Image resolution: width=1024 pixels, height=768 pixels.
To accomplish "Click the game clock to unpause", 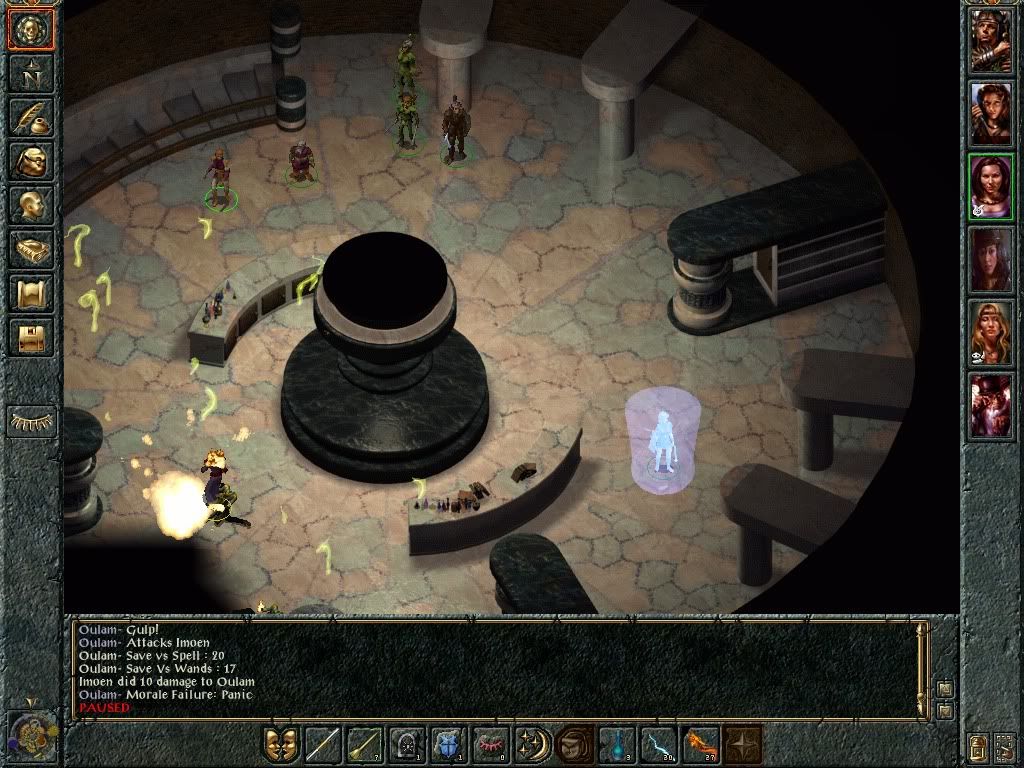I will (x=31, y=735).
